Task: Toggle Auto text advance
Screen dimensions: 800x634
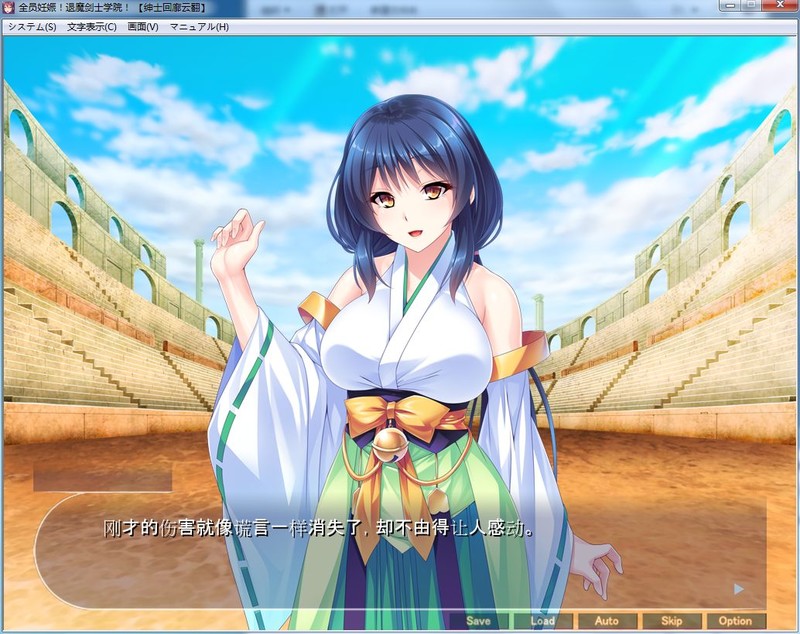Action: pyautogui.click(x=606, y=621)
